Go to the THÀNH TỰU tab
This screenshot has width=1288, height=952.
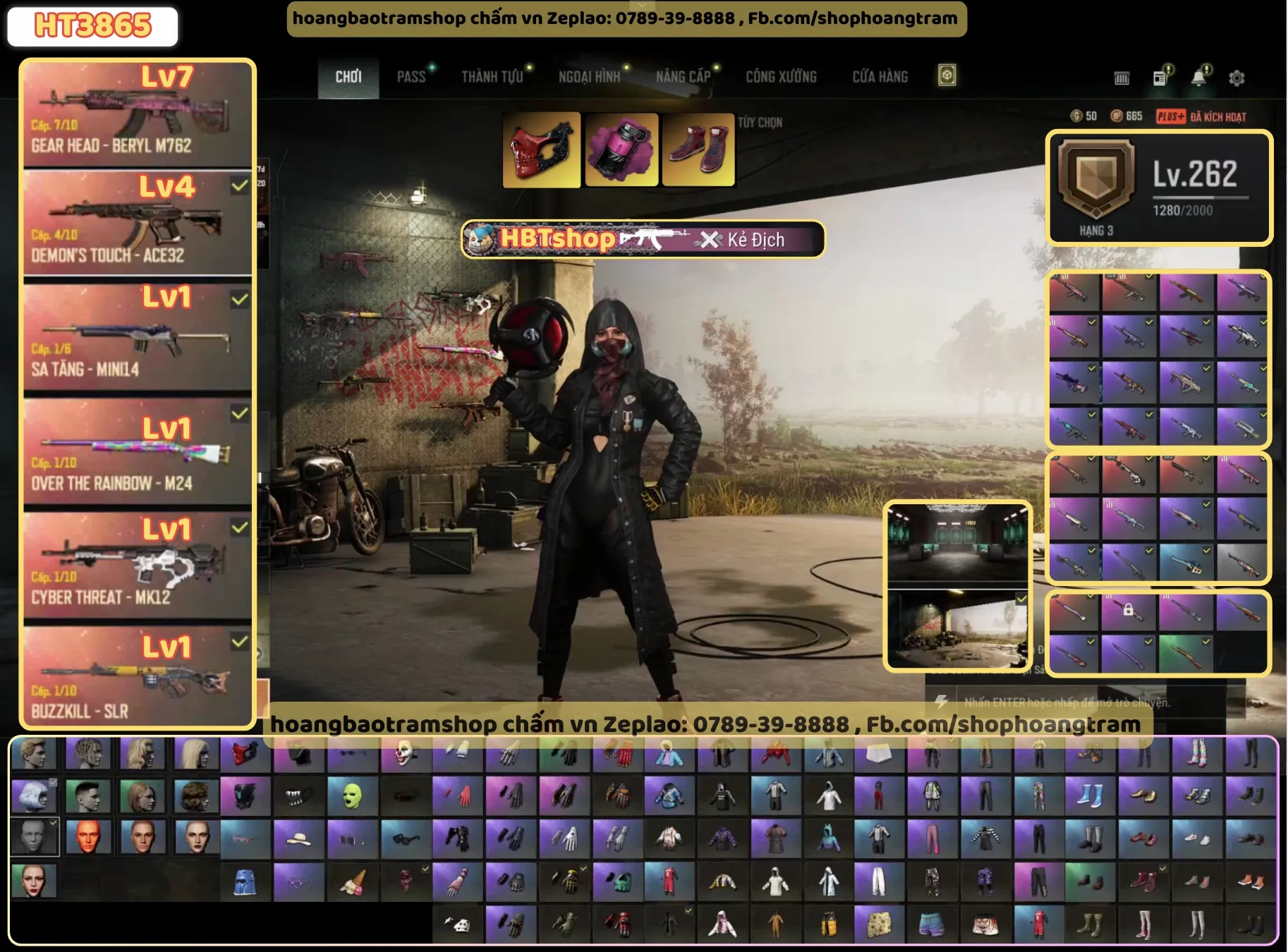coord(492,77)
